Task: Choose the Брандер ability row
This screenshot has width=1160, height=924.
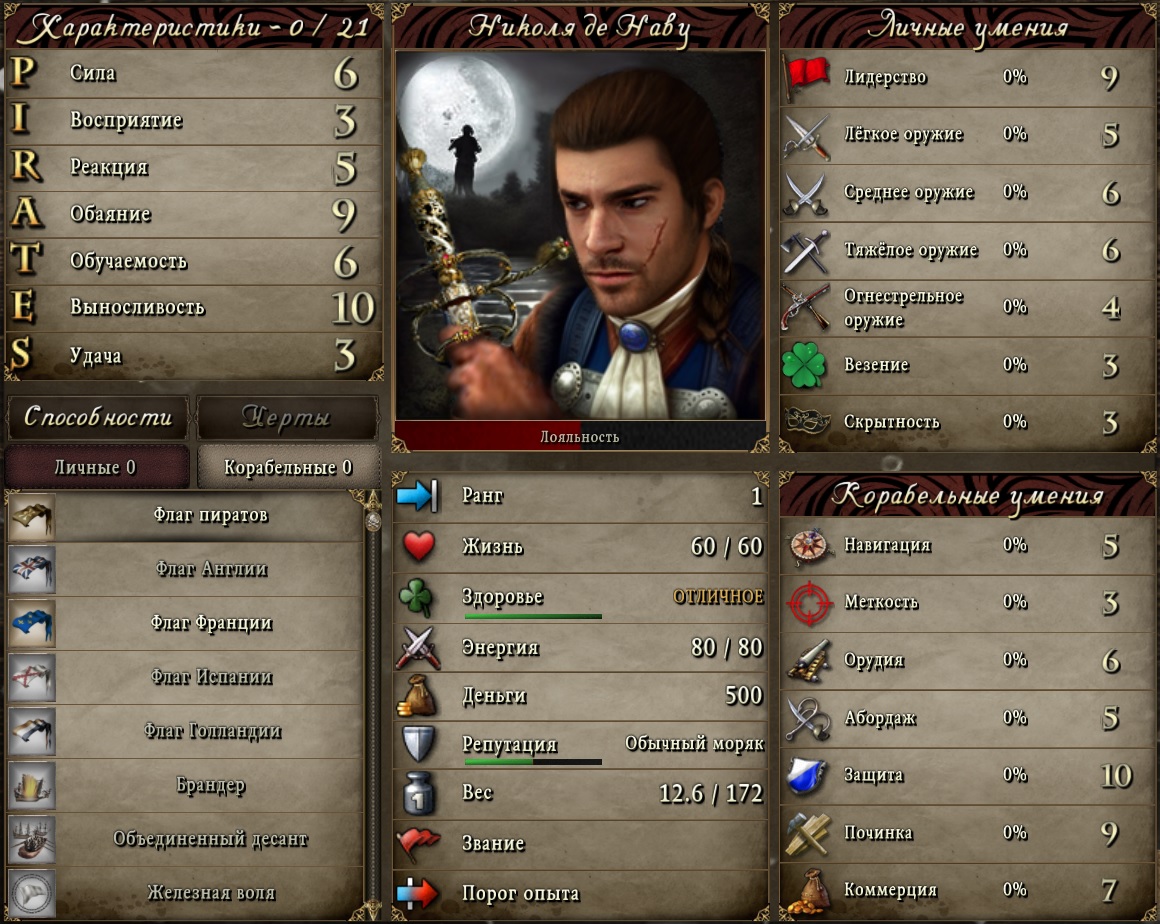Action: (x=185, y=786)
